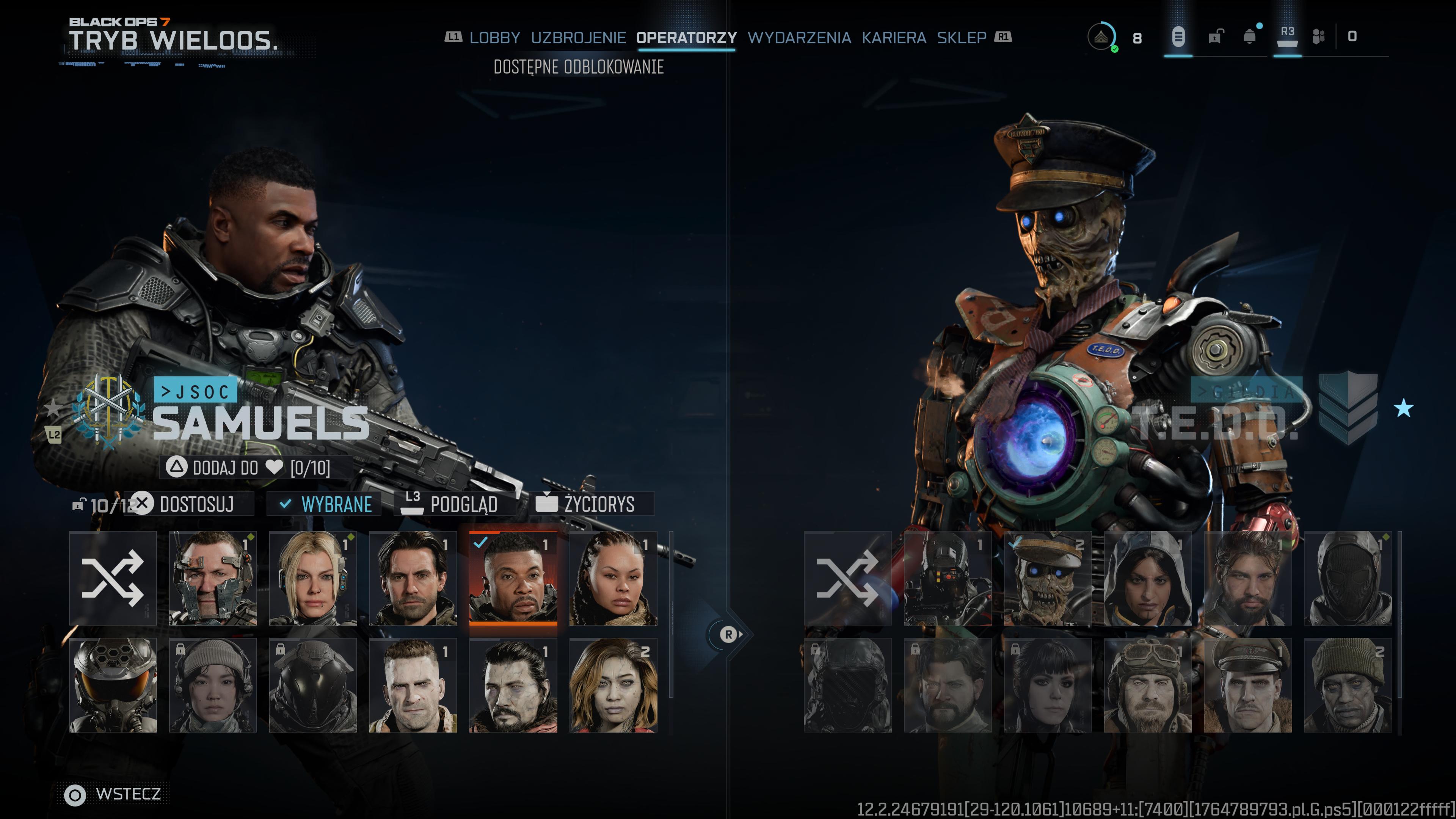
Task: Click the Dostosuj customize button
Action: (195, 504)
